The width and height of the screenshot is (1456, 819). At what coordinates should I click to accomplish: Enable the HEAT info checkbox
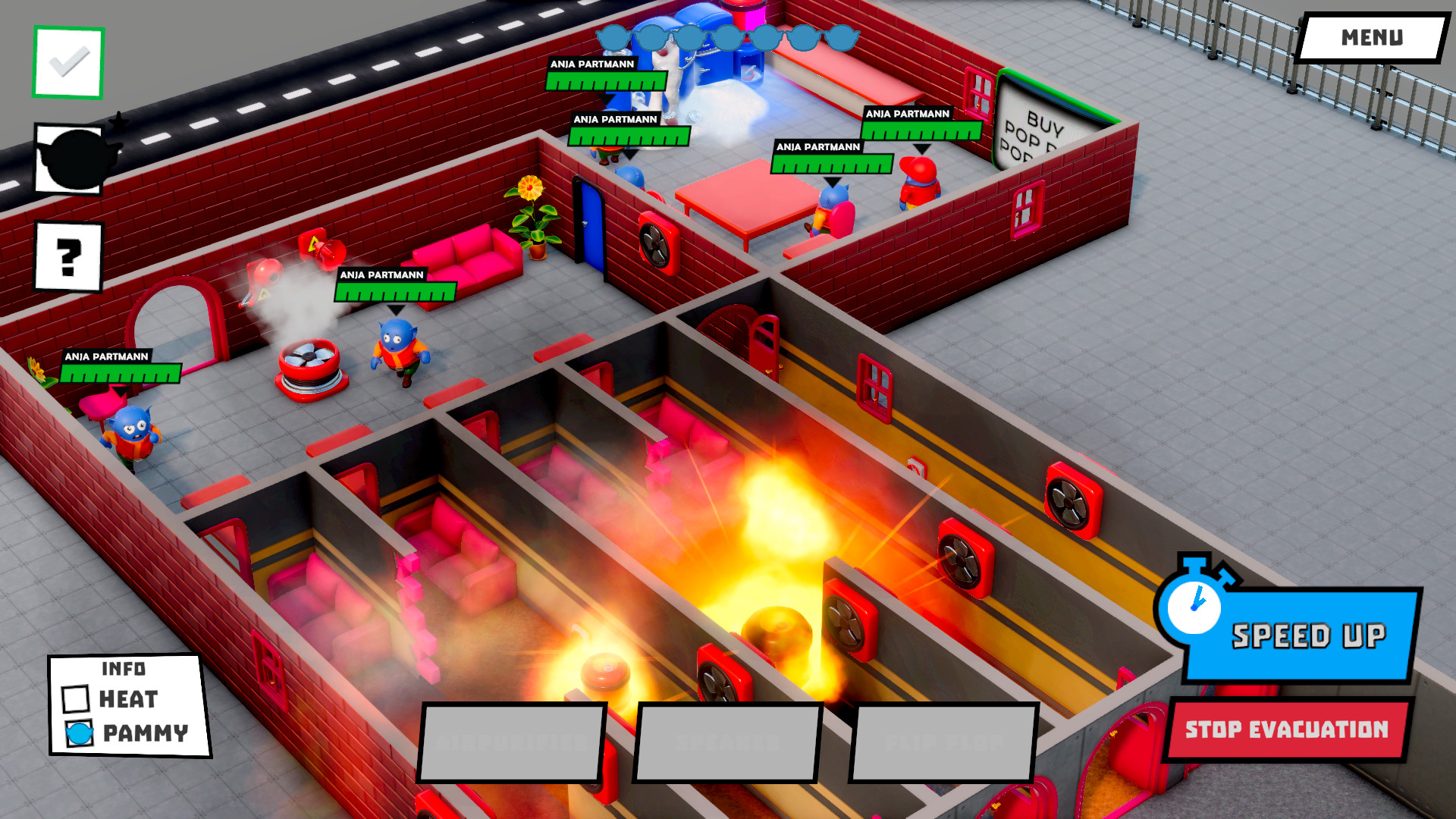point(75,698)
